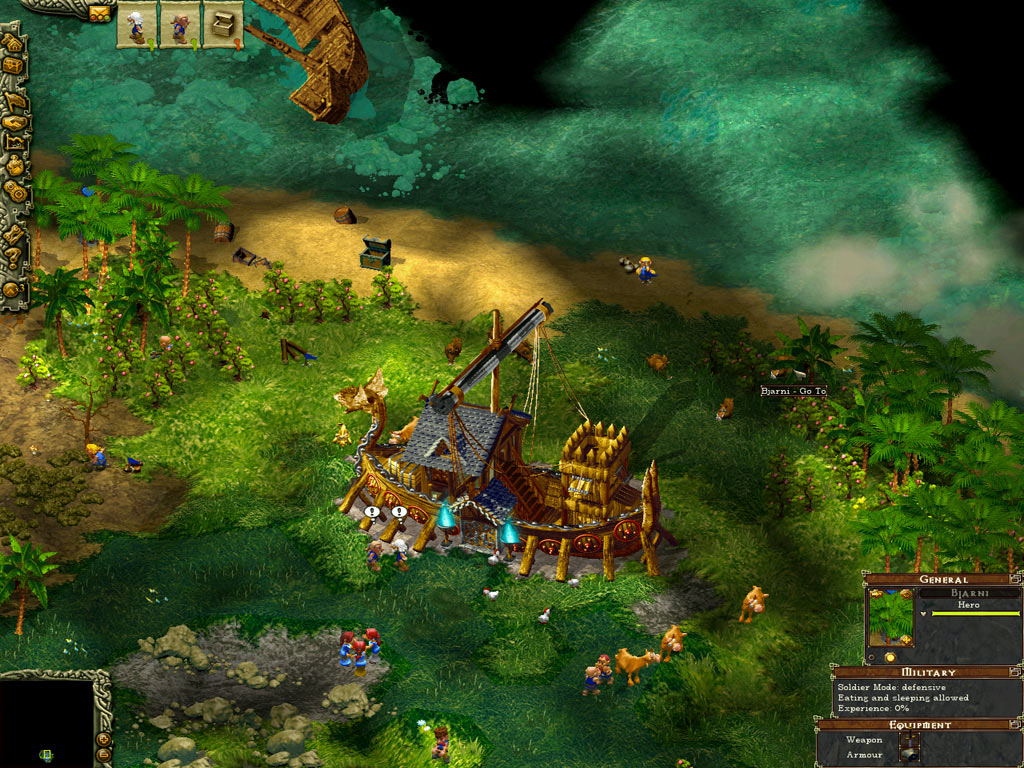Click Bjarni's name field
The image size is (1024, 768).
click(968, 592)
